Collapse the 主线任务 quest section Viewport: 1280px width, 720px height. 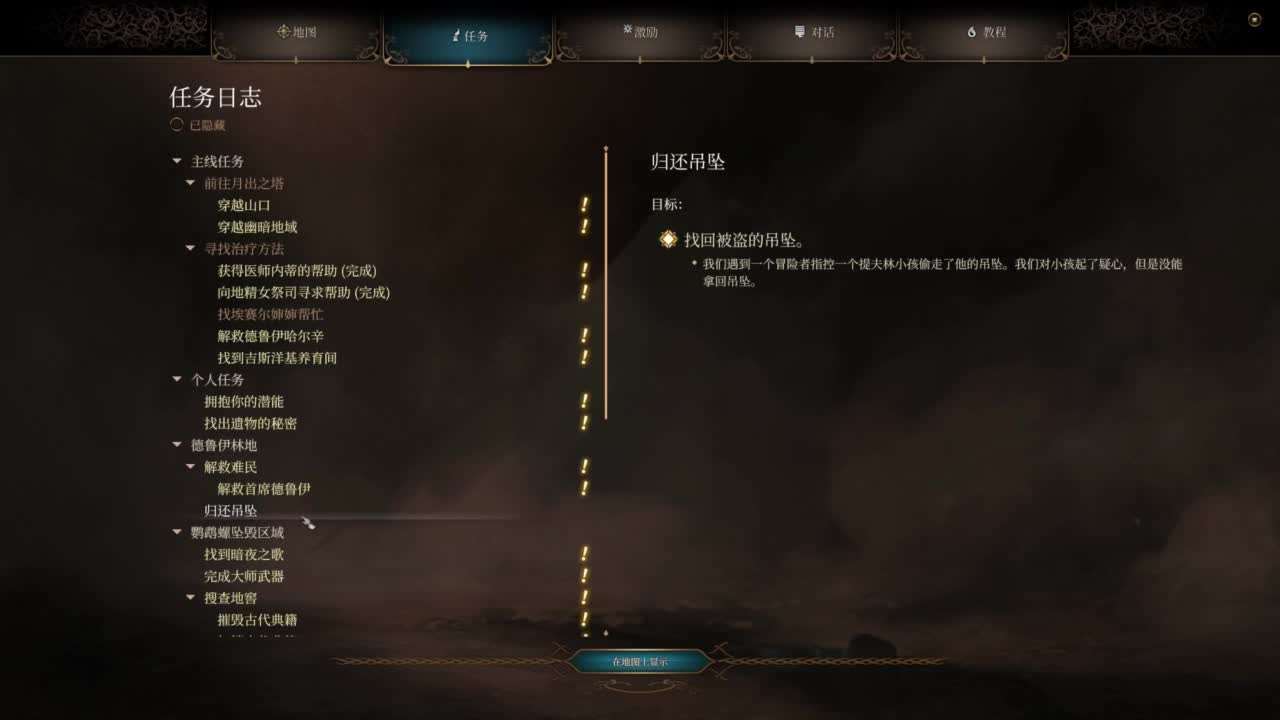[x=176, y=161]
